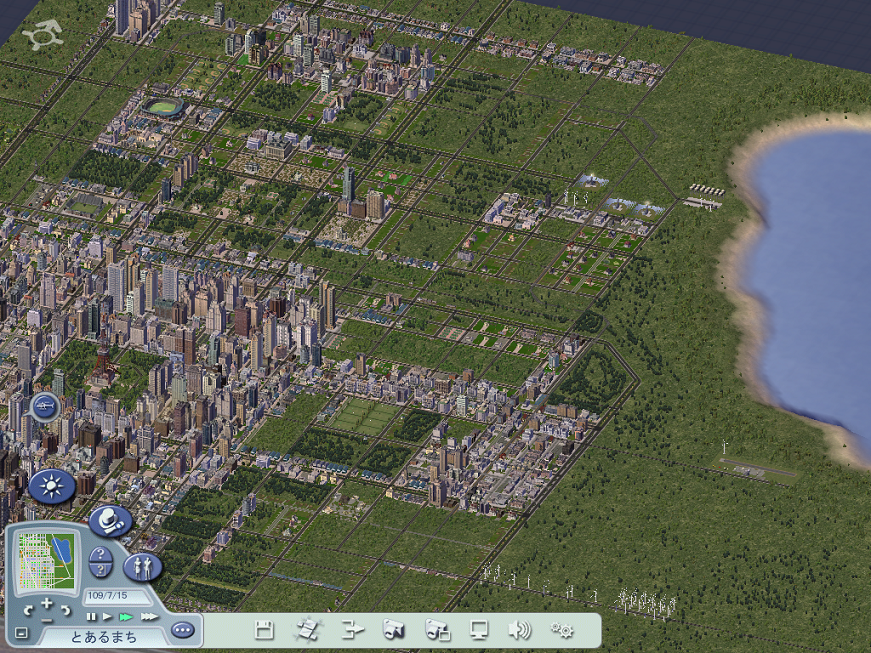Enter My Sim mode with the two-people icon
Image resolution: width=871 pixels, height=653 pixels.
142,567
